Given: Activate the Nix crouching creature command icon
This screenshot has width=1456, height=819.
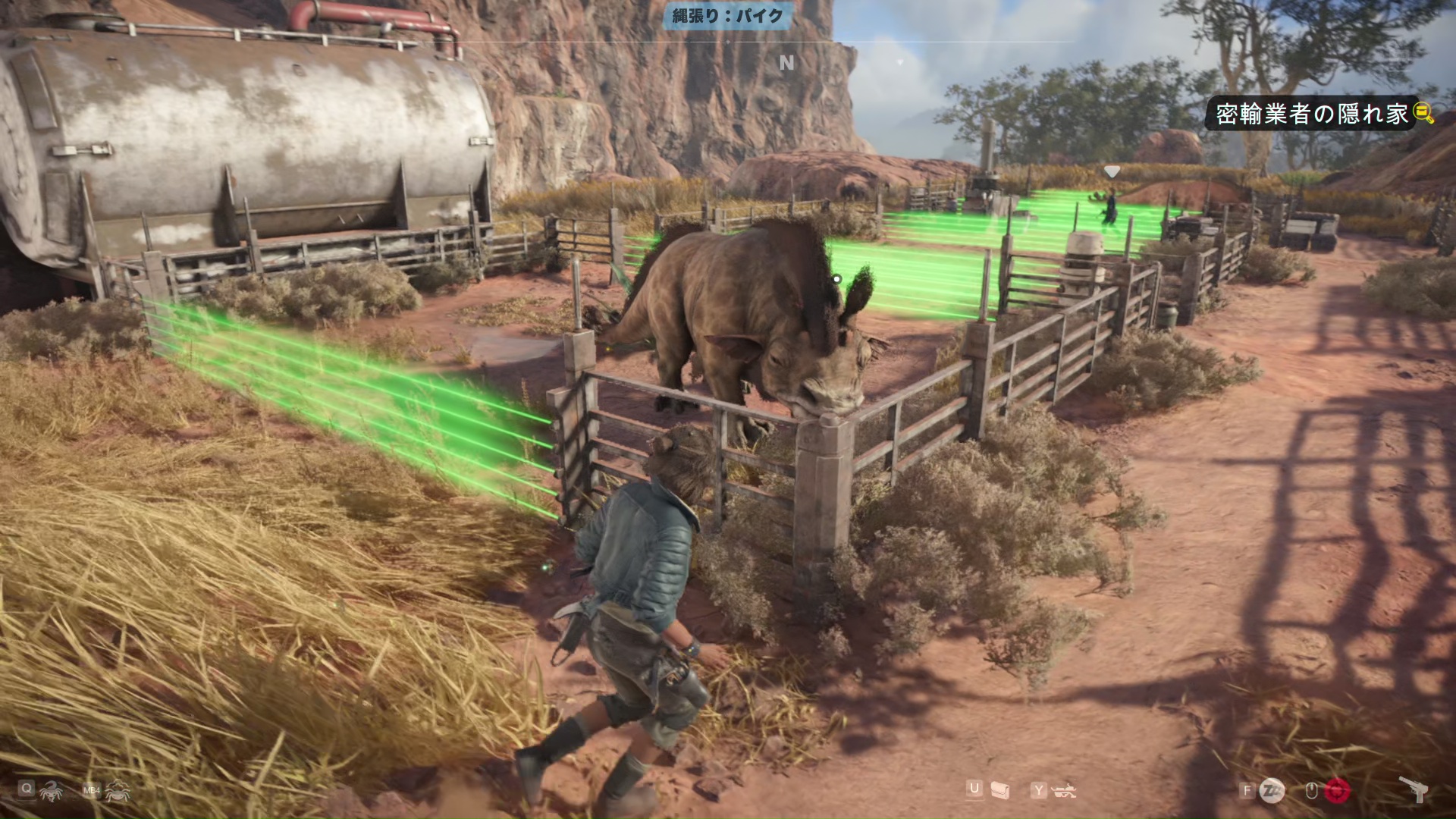Looking at the screenshot, I should pos(118,792).
